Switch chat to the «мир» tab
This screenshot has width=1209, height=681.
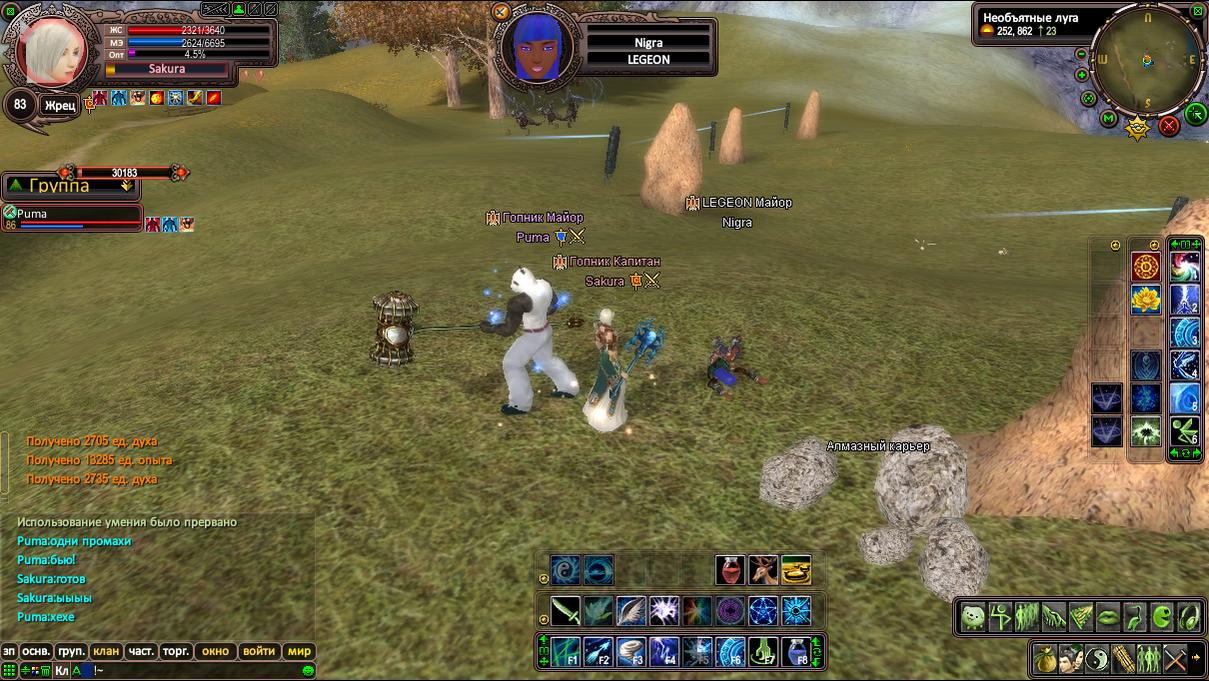(299, 651)
